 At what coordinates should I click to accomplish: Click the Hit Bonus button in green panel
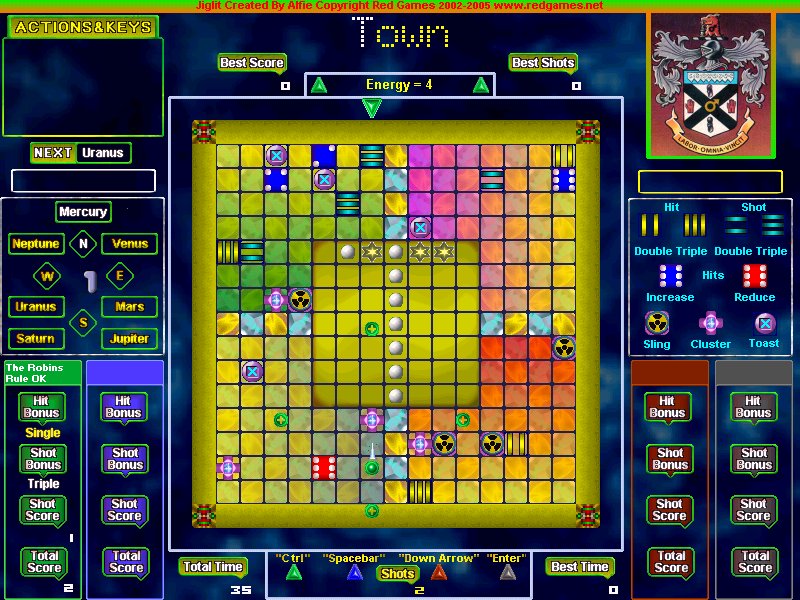tap(42, 407)
